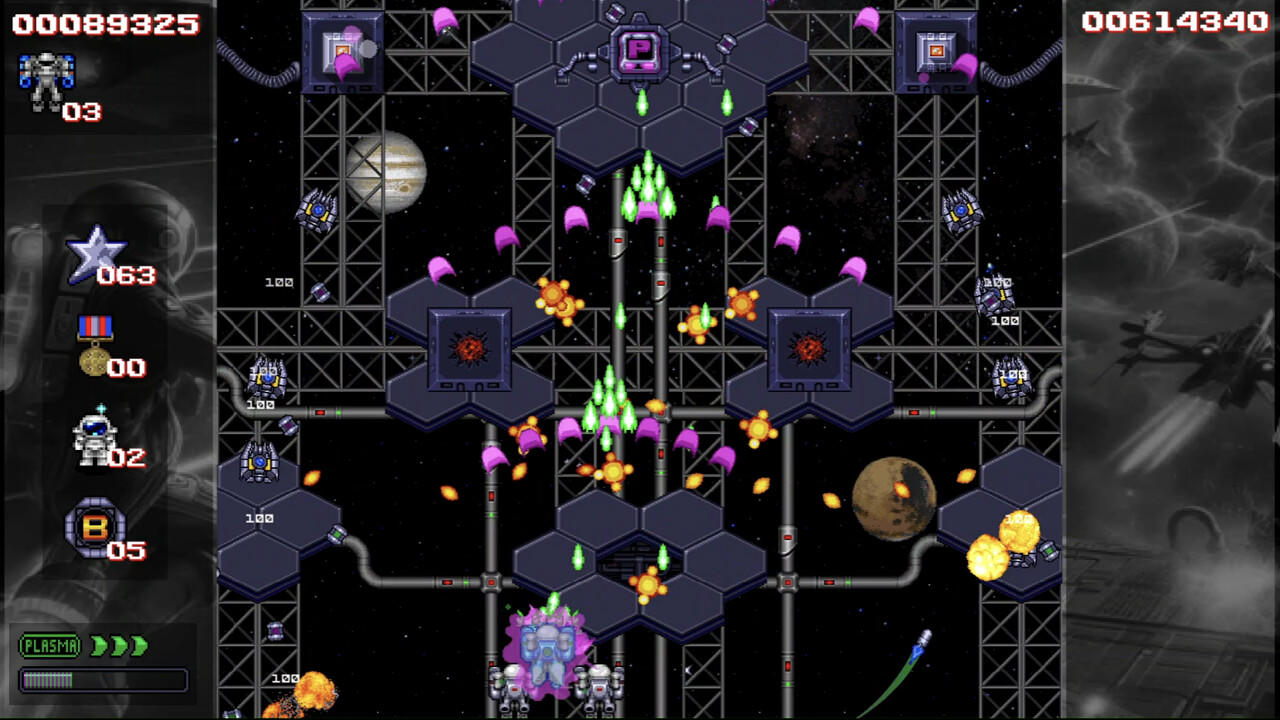Select the Mars planet sprite
The height and width of the screenshot is (720, 1280).
pos(893,498)
